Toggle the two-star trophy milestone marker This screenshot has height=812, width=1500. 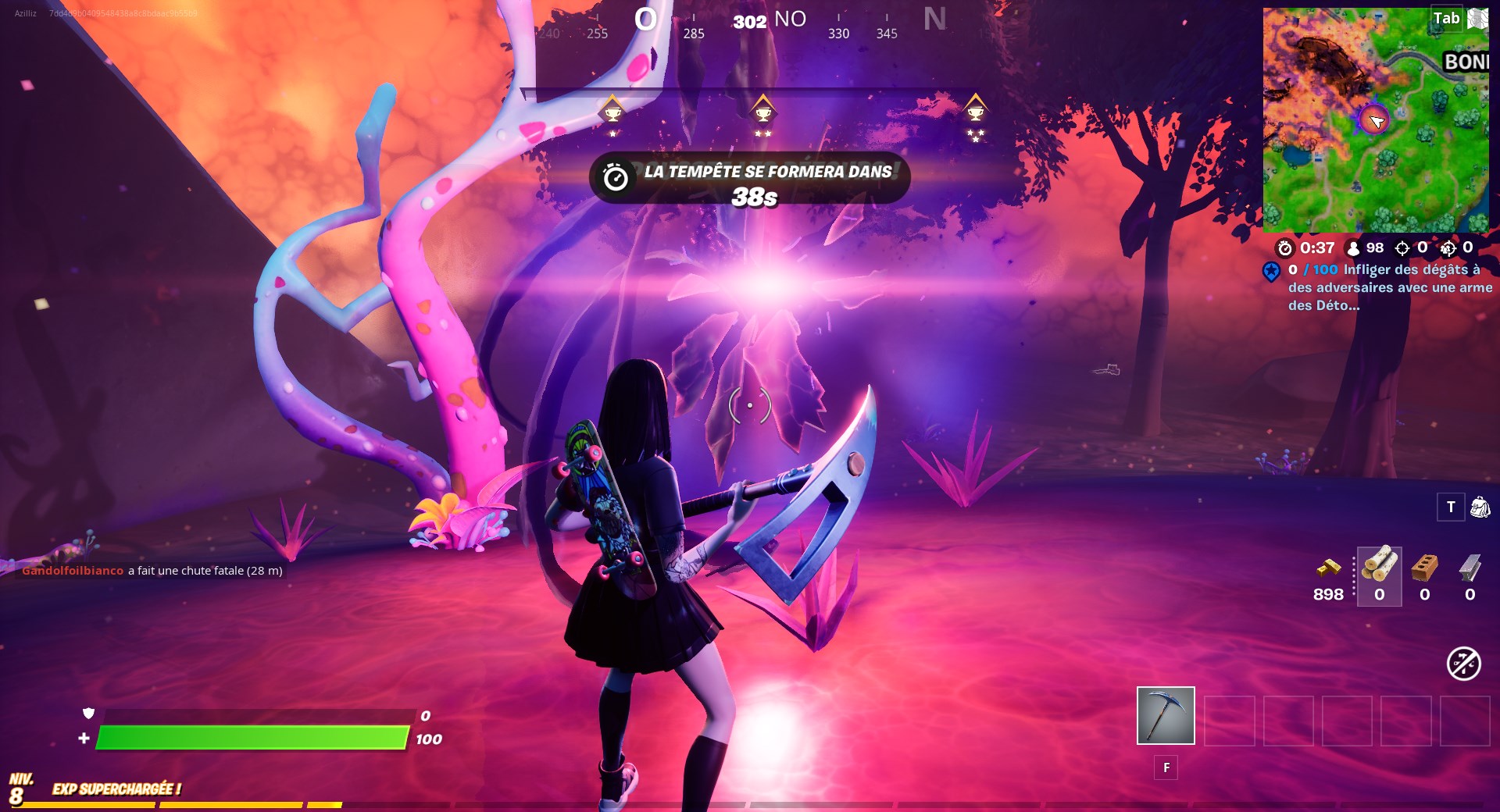click(762, 112)
